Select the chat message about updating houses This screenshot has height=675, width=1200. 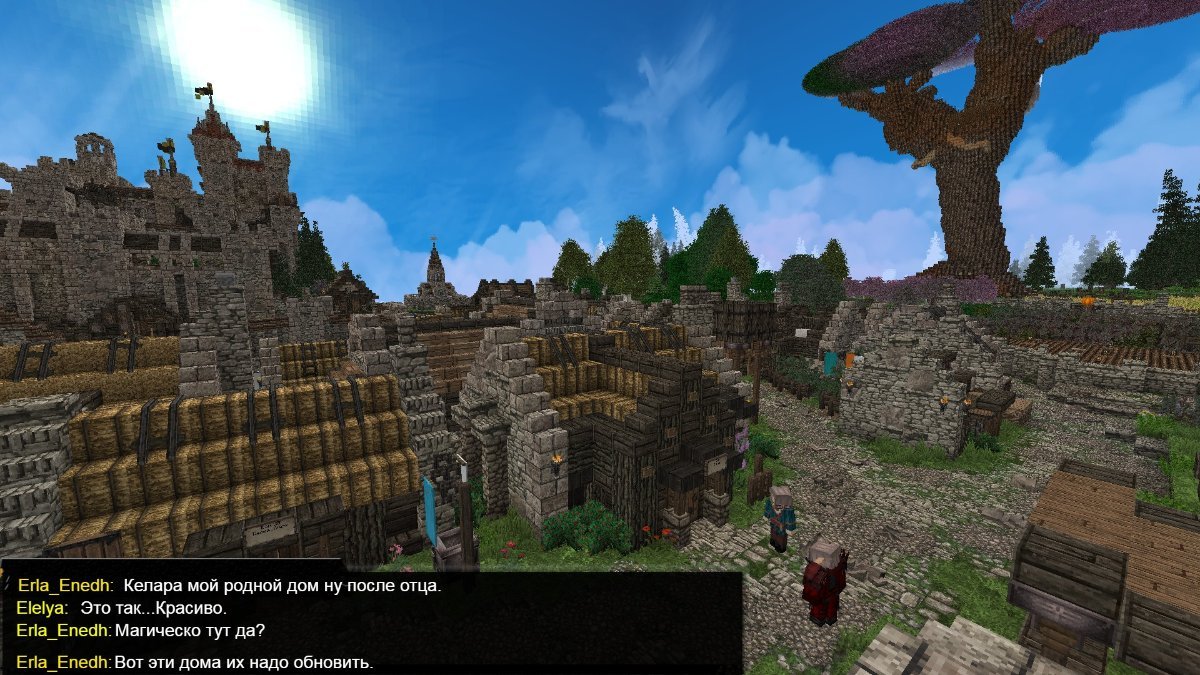pyautogui.click(x=243, y=663)
